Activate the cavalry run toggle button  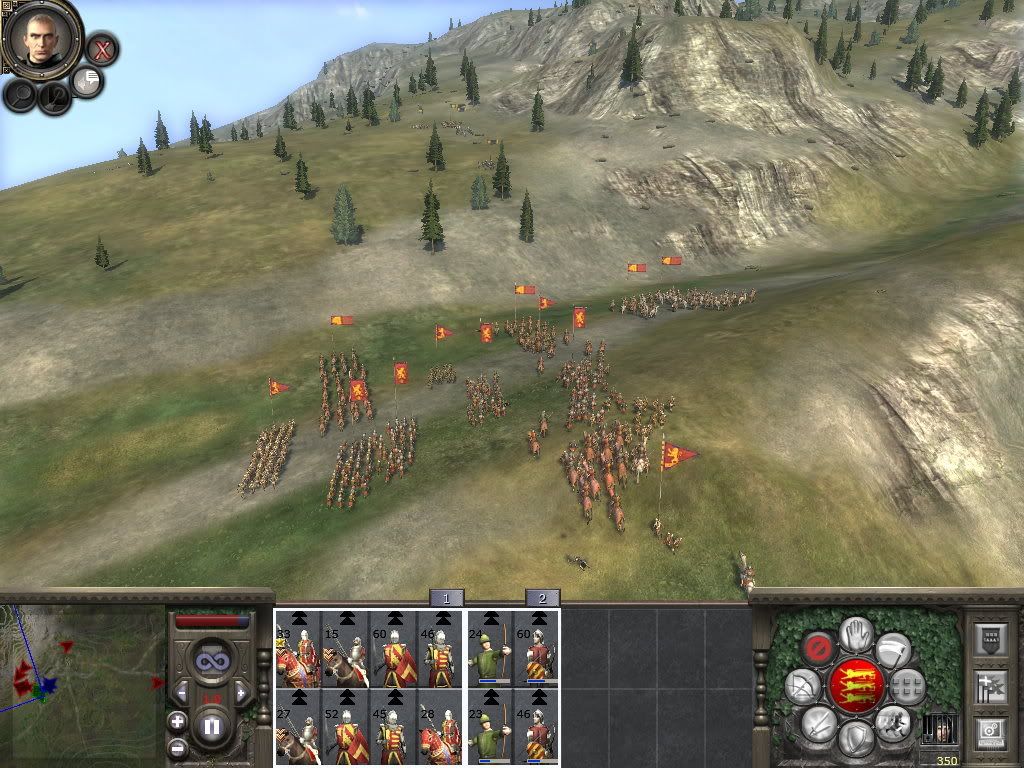[x=892, y=722]
